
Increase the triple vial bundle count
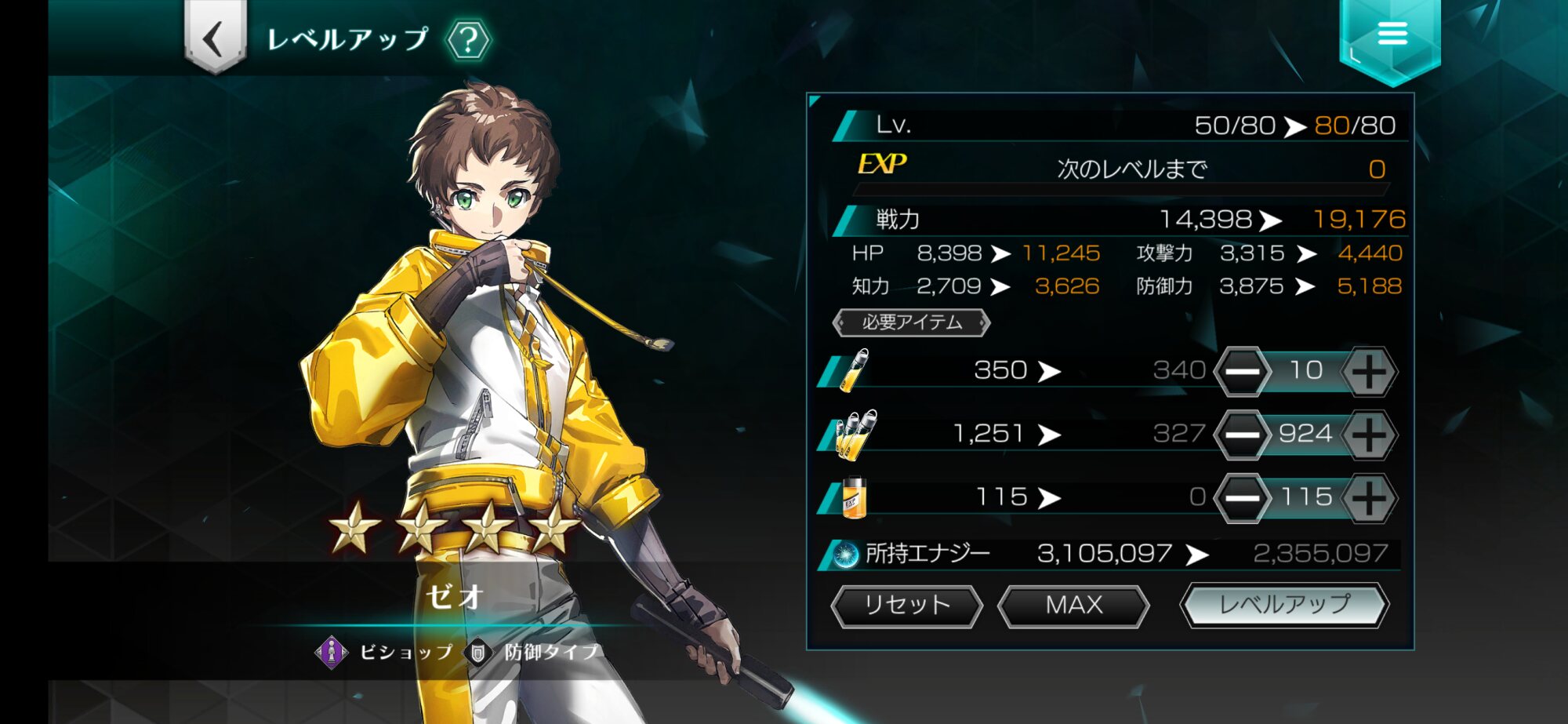1369,435
